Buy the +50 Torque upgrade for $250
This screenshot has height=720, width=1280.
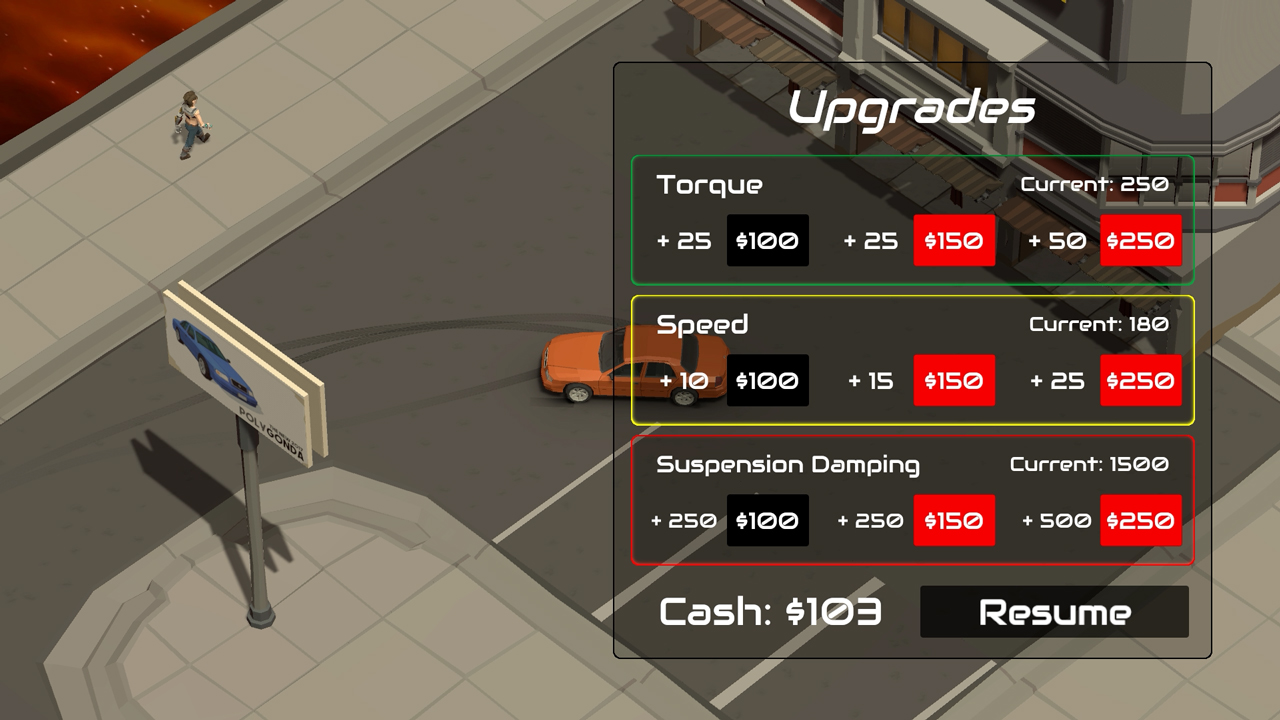pyautogui.click(x=1140, y=240)
